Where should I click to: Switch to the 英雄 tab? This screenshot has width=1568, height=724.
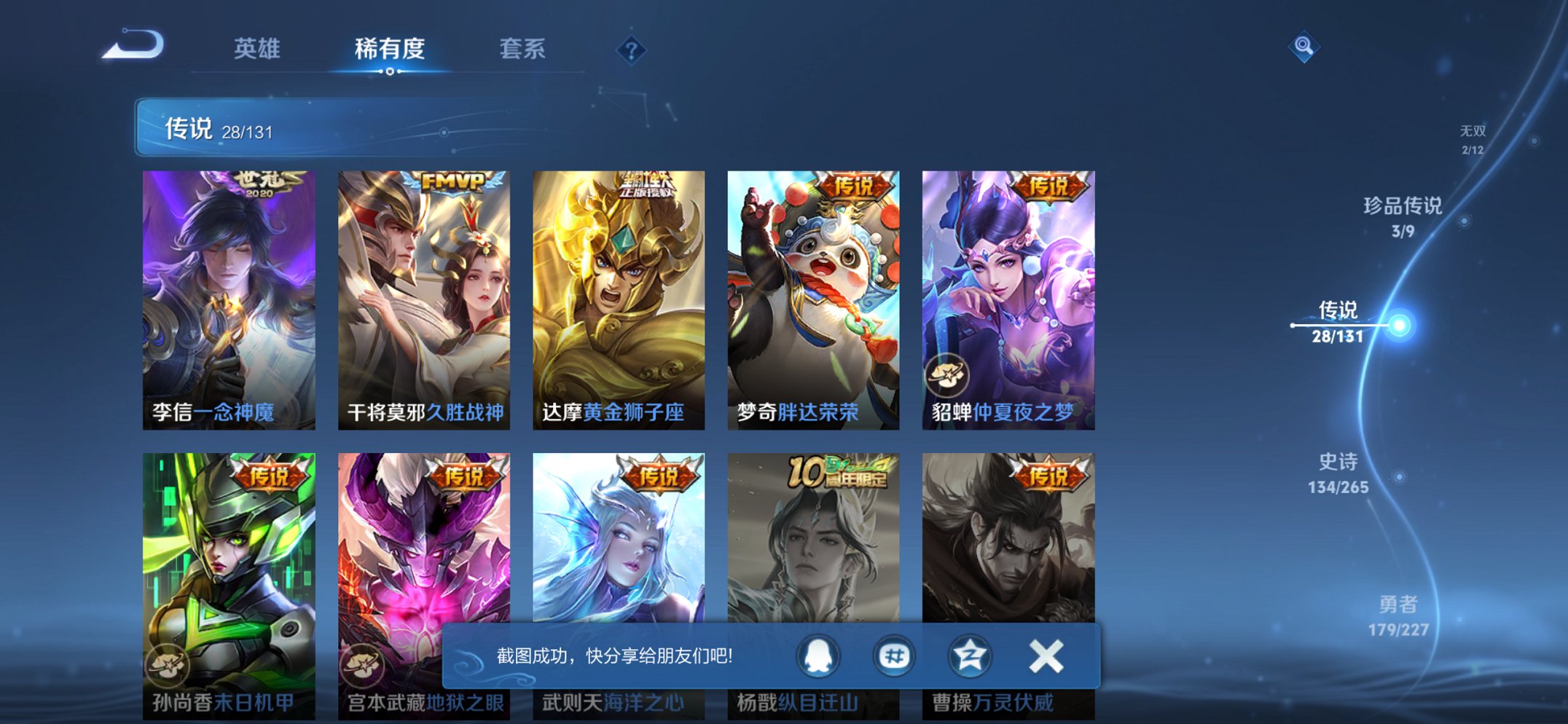click(259, 48)
